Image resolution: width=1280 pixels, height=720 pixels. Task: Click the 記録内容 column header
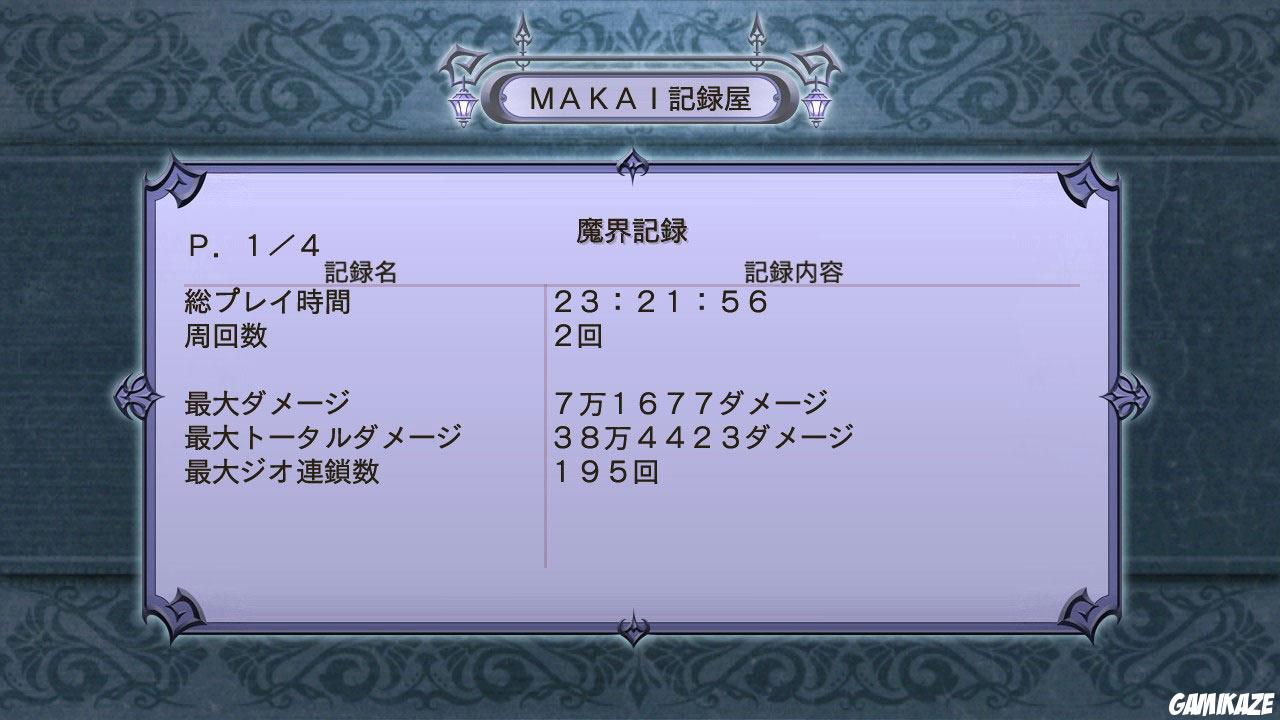pos(791,270)
